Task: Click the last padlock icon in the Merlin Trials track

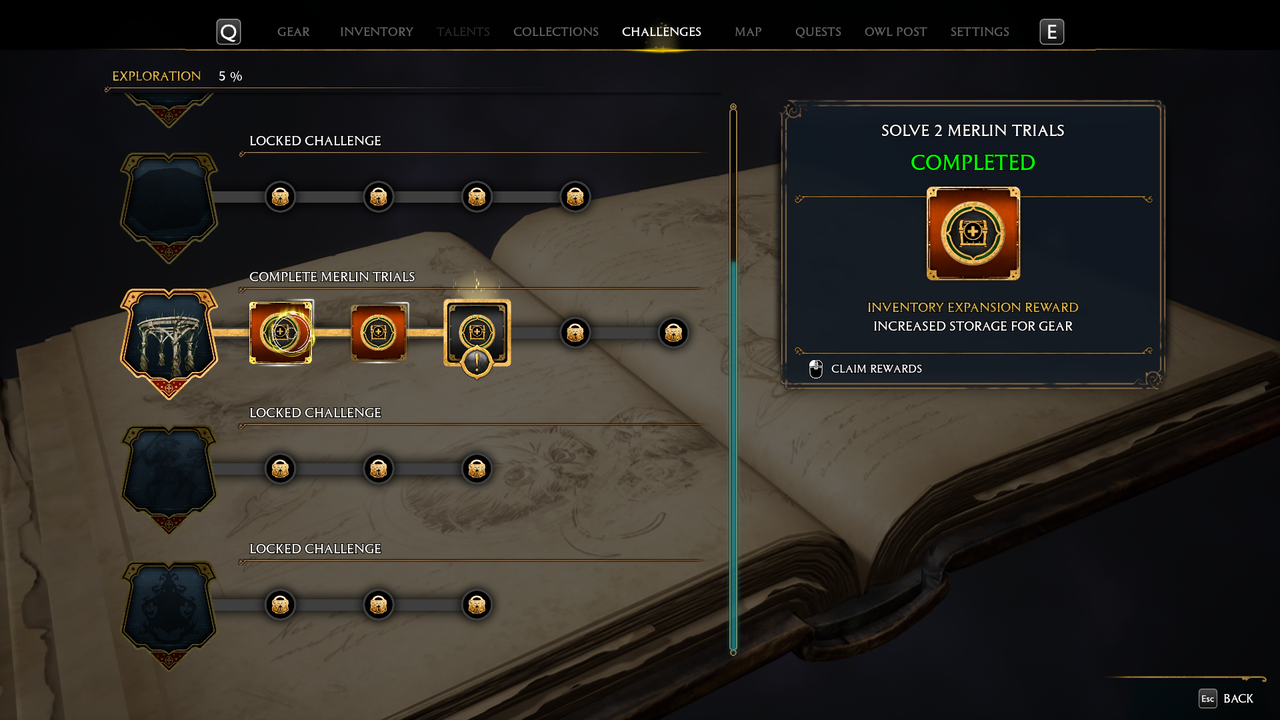Action: [x=673, y=333]
